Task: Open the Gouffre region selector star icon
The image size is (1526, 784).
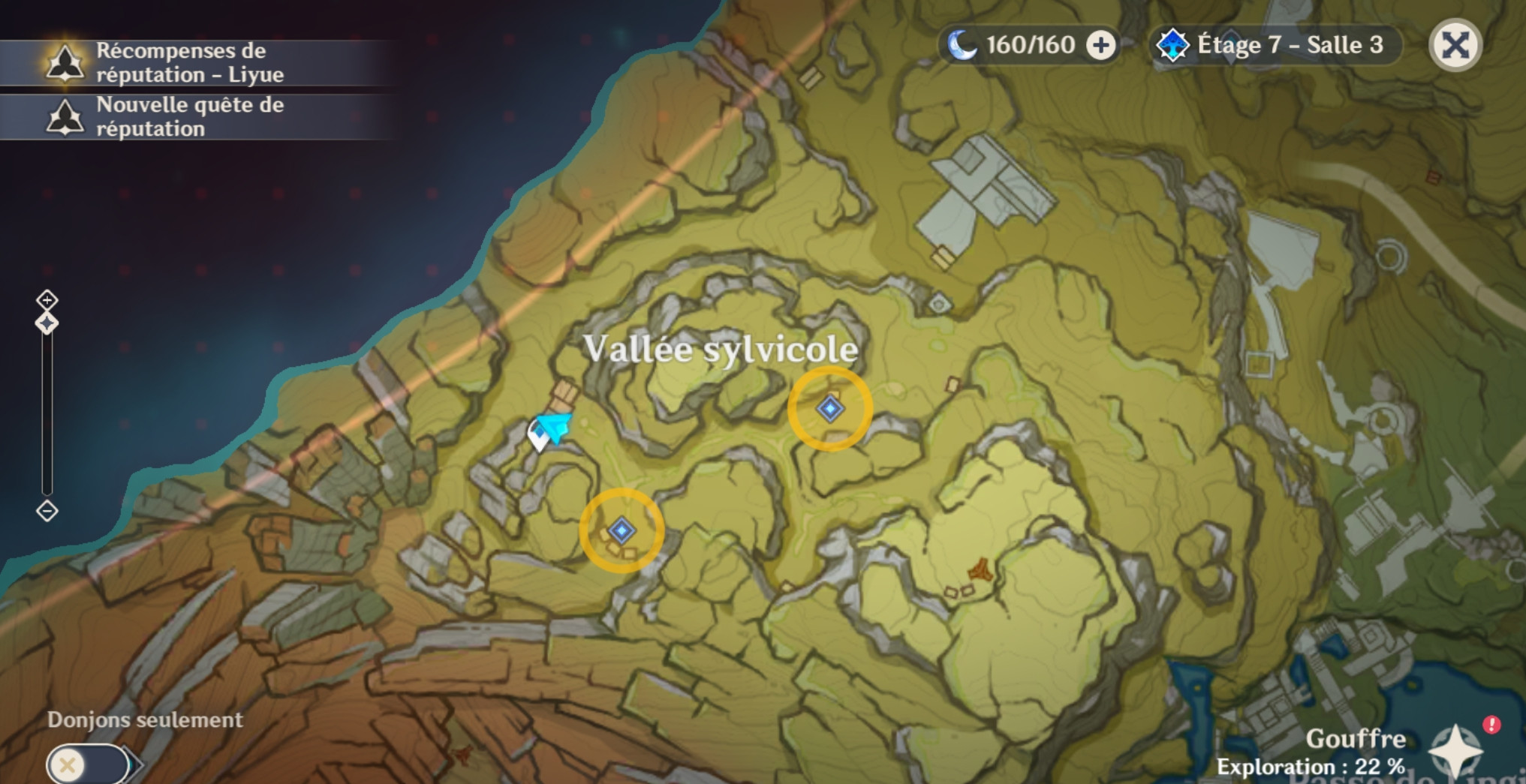Action: [1455, 751]
